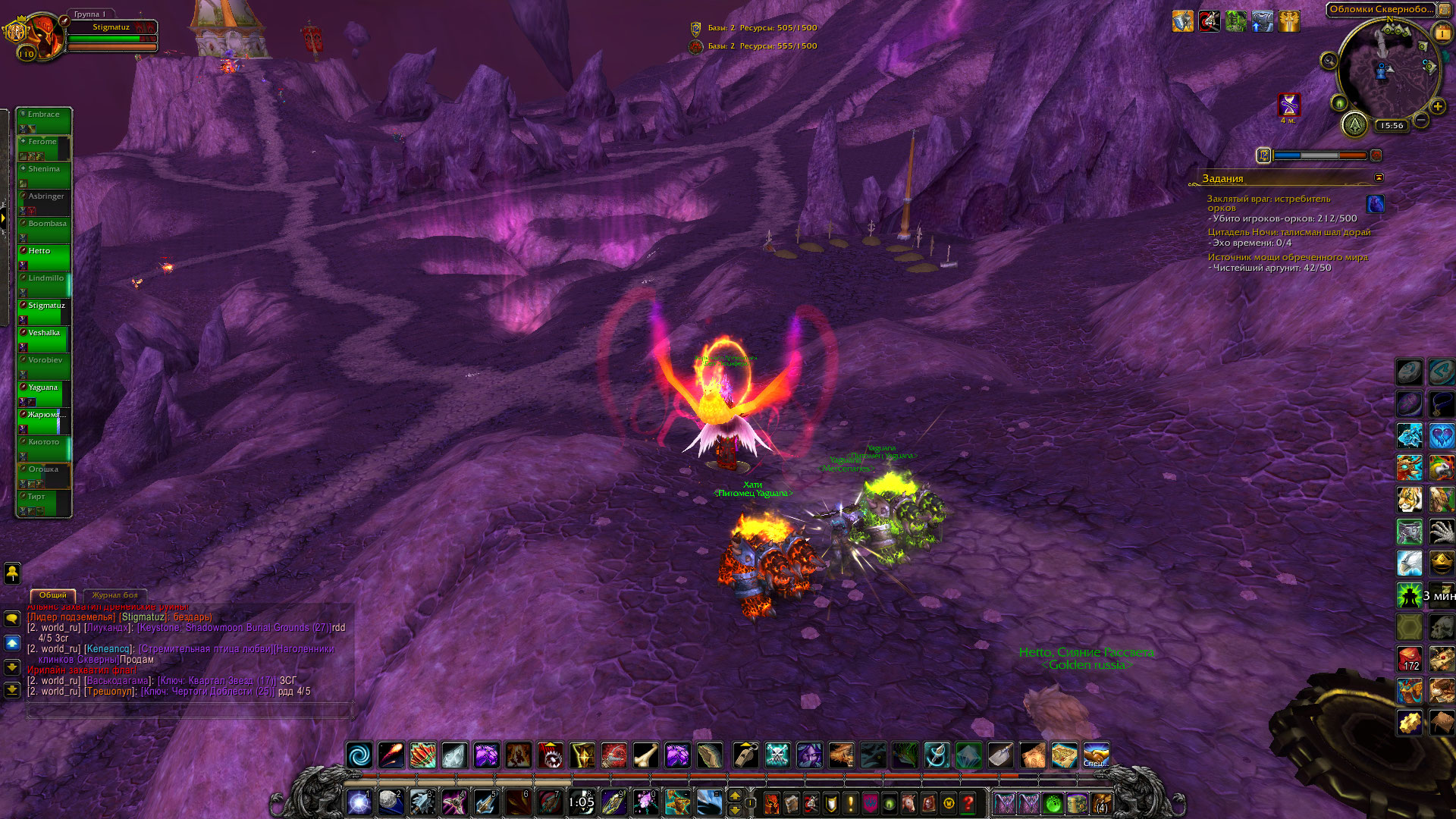Target Yaguana in the raid frames

pyautogui.click(x=44, y=393)
